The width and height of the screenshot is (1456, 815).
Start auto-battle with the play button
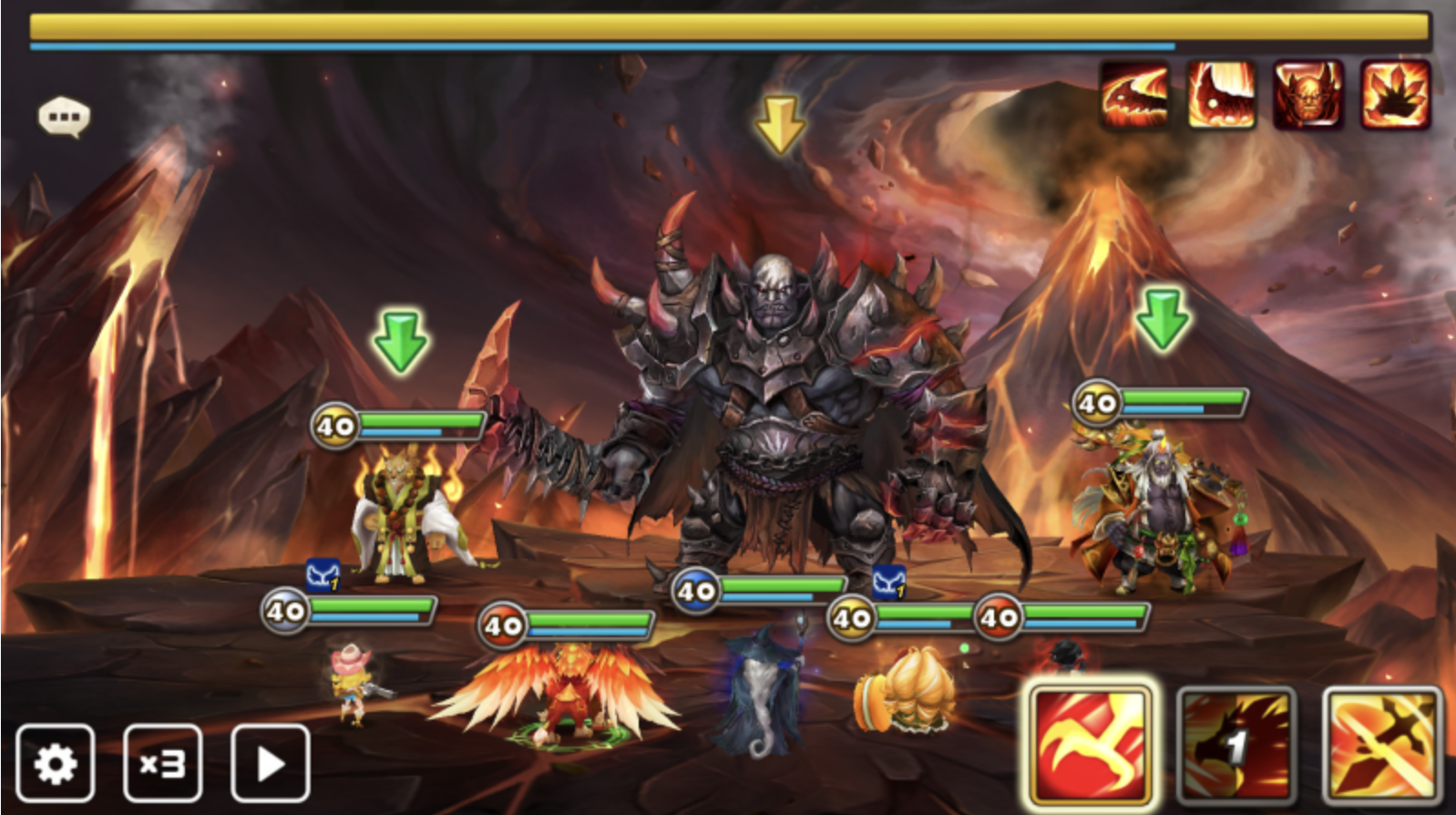click(271, 763)
